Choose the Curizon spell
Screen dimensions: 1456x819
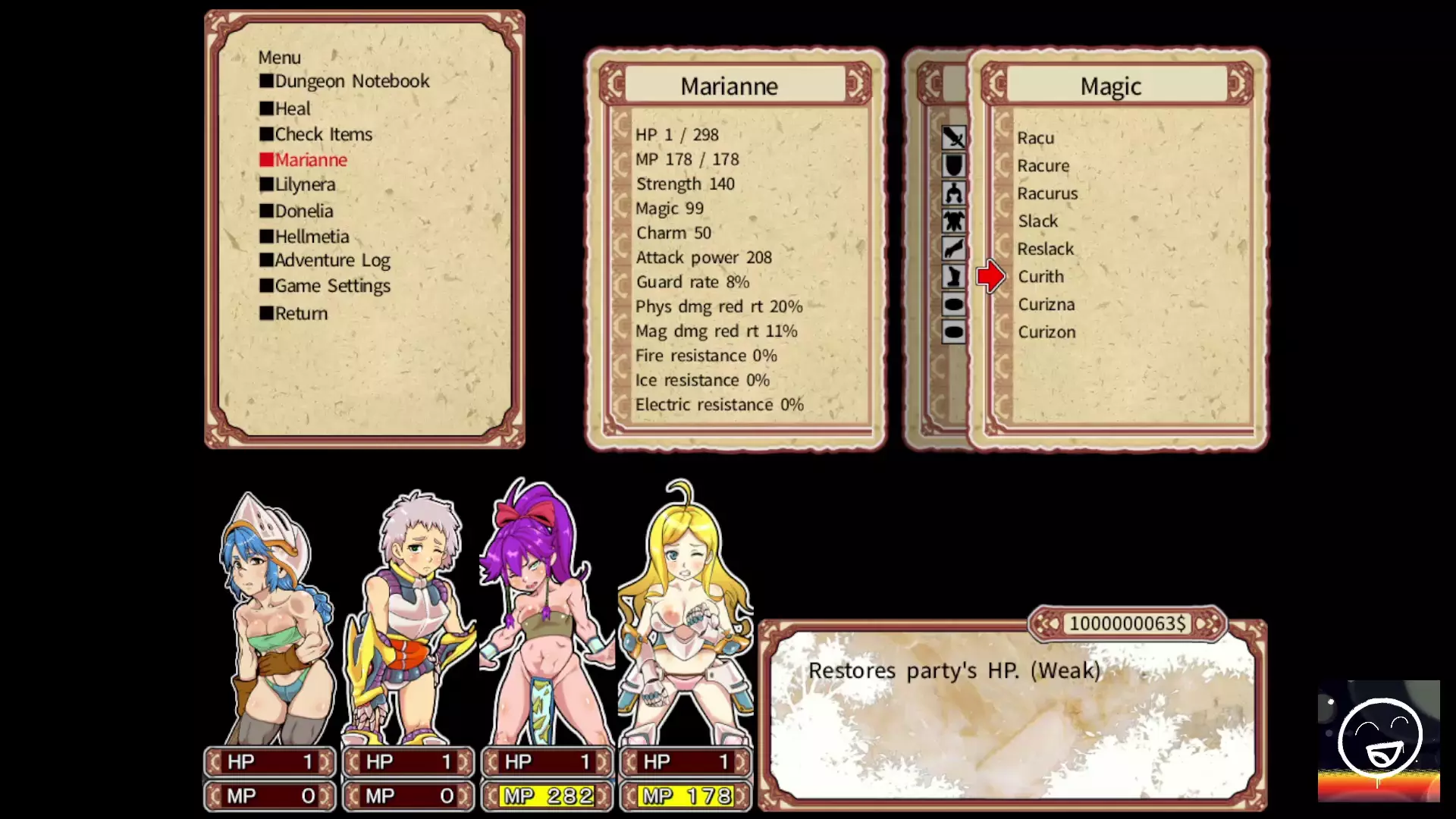[1046, 332]
